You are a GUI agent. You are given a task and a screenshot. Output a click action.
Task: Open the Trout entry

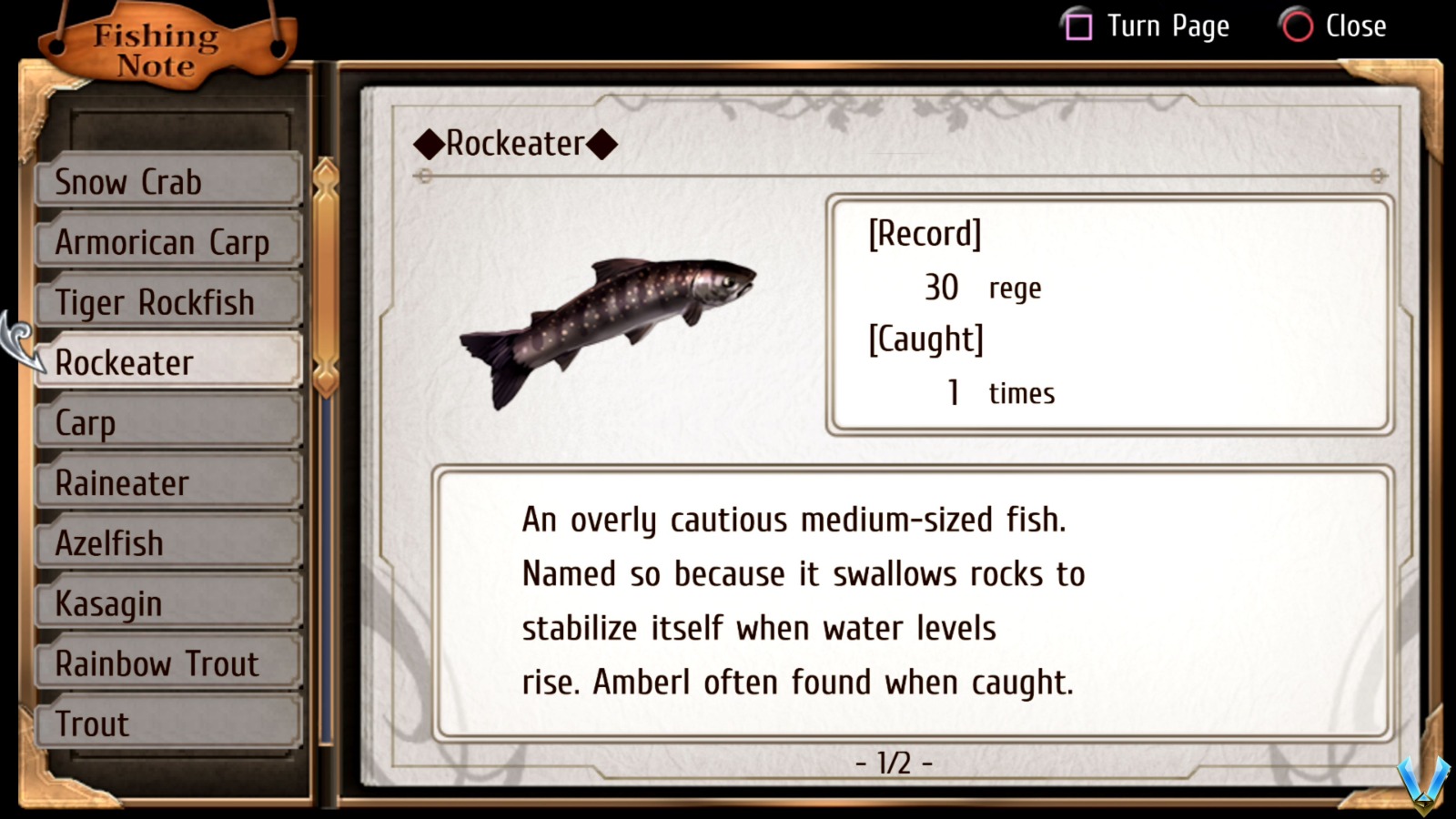click(167, 723)
